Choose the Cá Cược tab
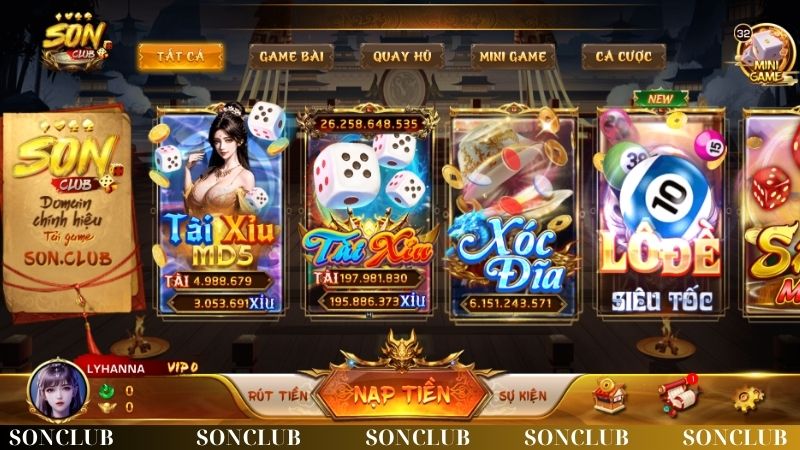This screenshot has width=800, height=450. coord(623,56)
